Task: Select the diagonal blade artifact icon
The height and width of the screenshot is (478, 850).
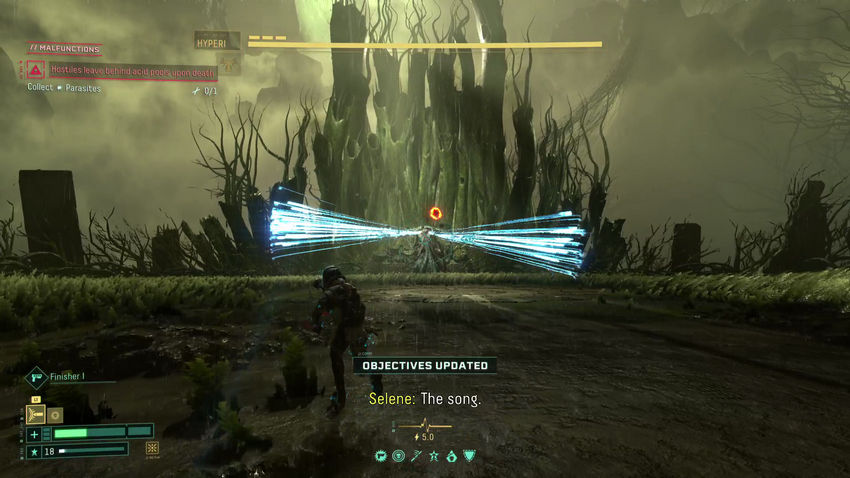Action: [x=416, y=457]
